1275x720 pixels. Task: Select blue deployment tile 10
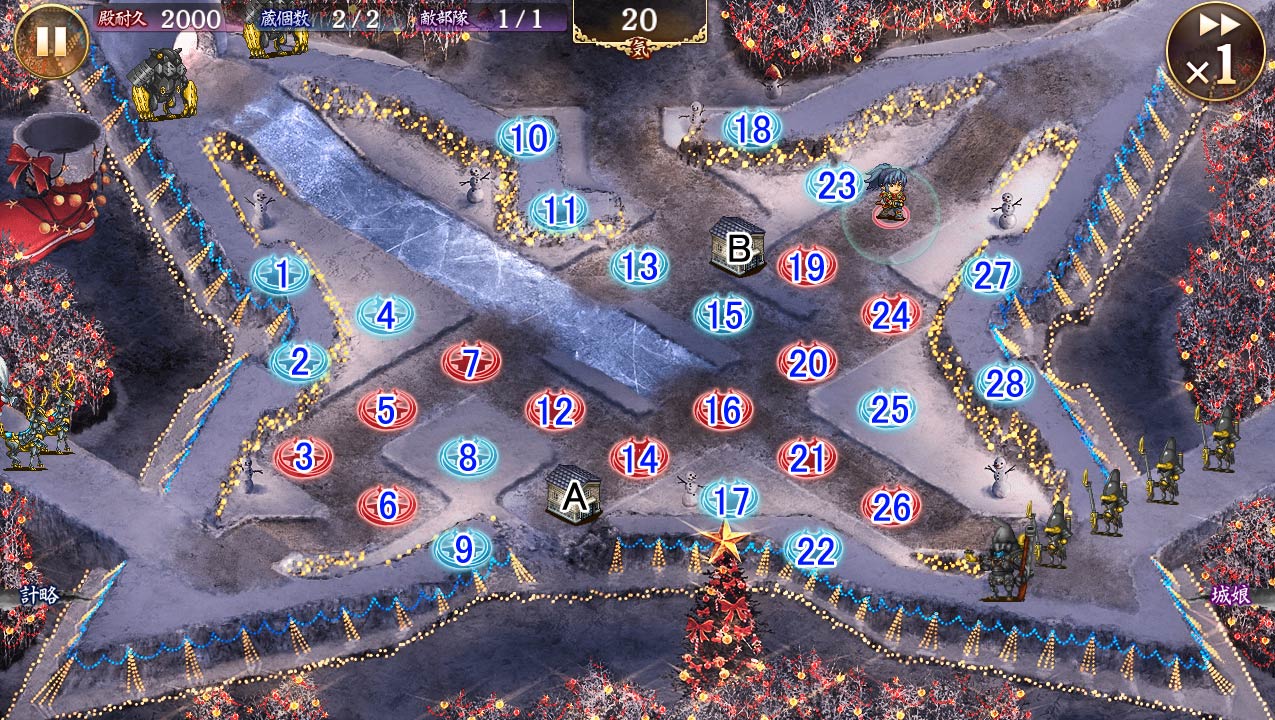pyautogui.click(x=527, y=138)
